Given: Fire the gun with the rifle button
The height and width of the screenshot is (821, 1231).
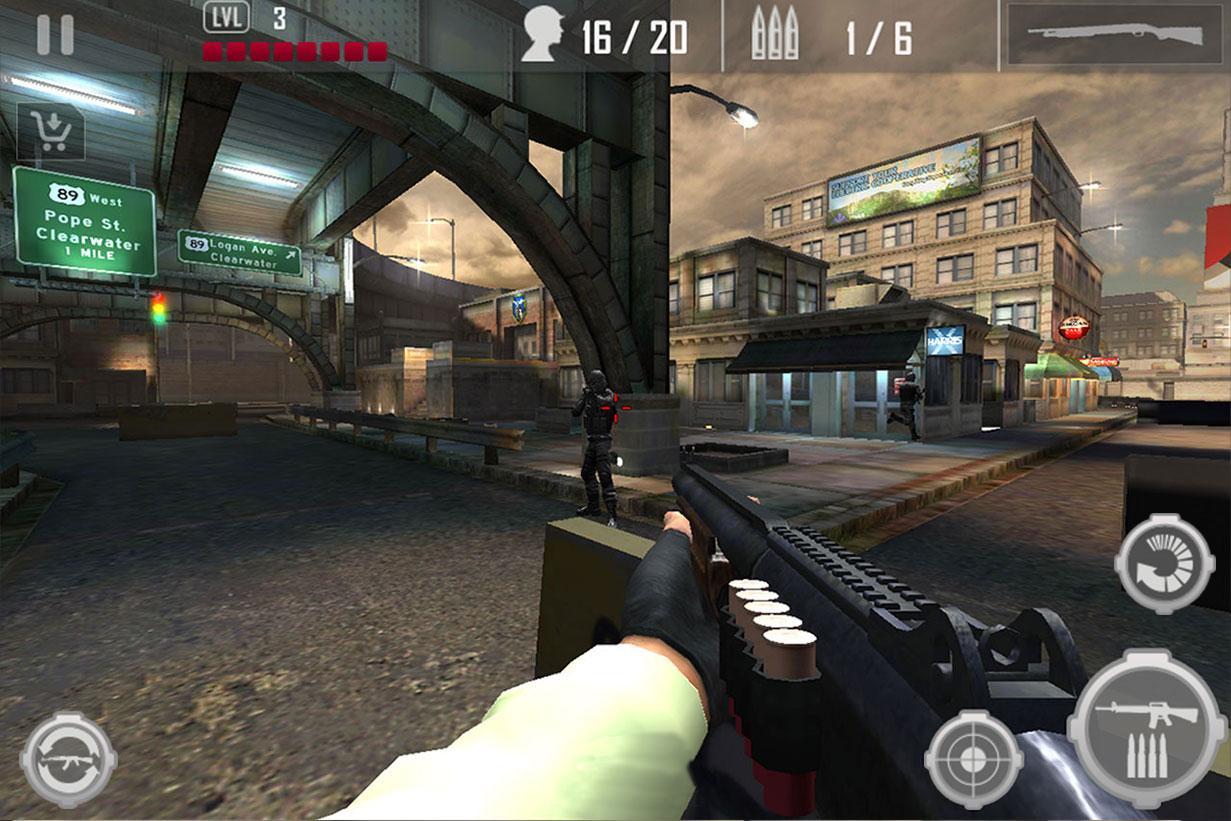Looking at the screenshot, I should click(x=1146, y=727).
